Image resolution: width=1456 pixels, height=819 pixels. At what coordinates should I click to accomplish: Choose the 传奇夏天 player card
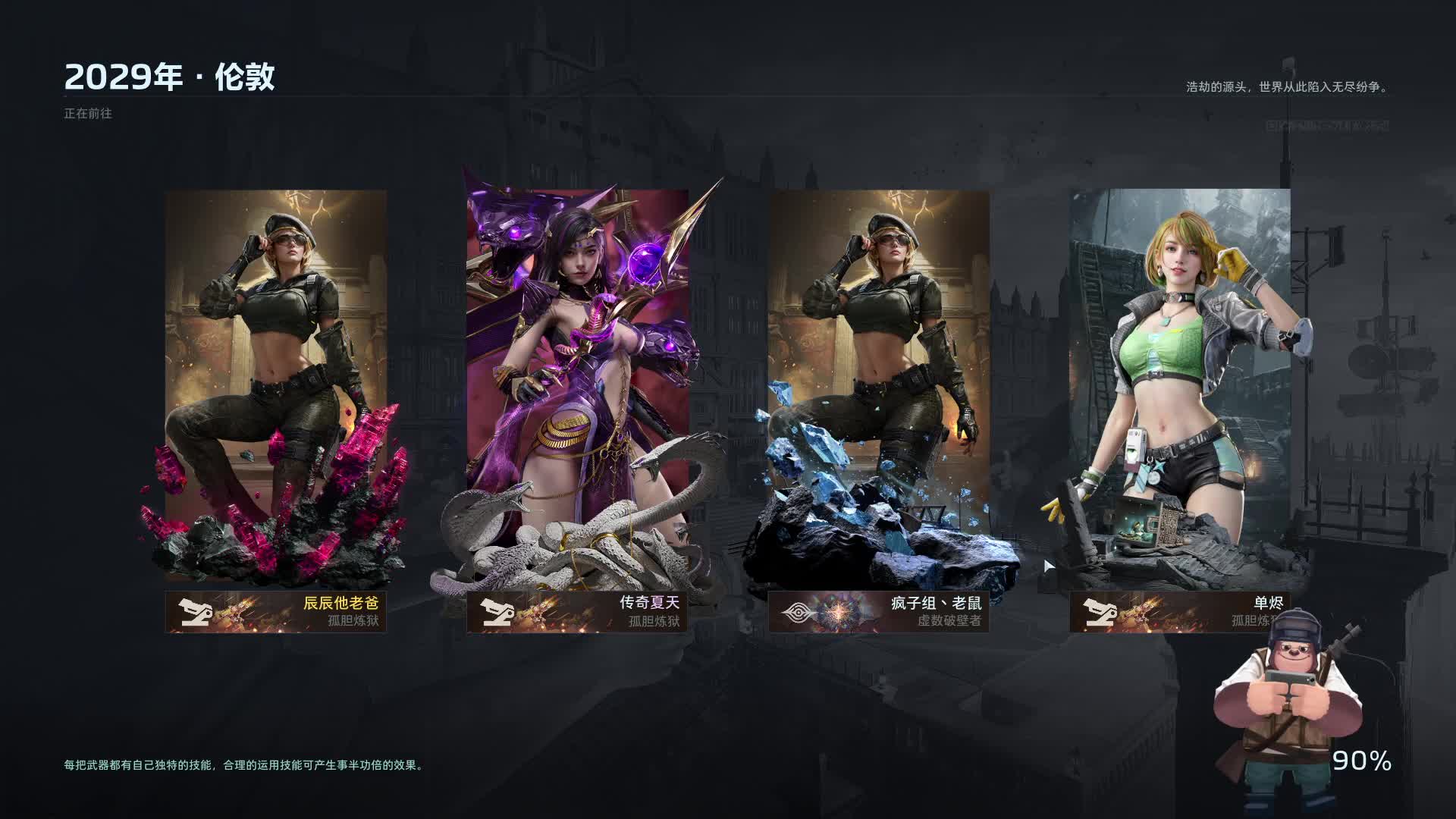[577, 394]
